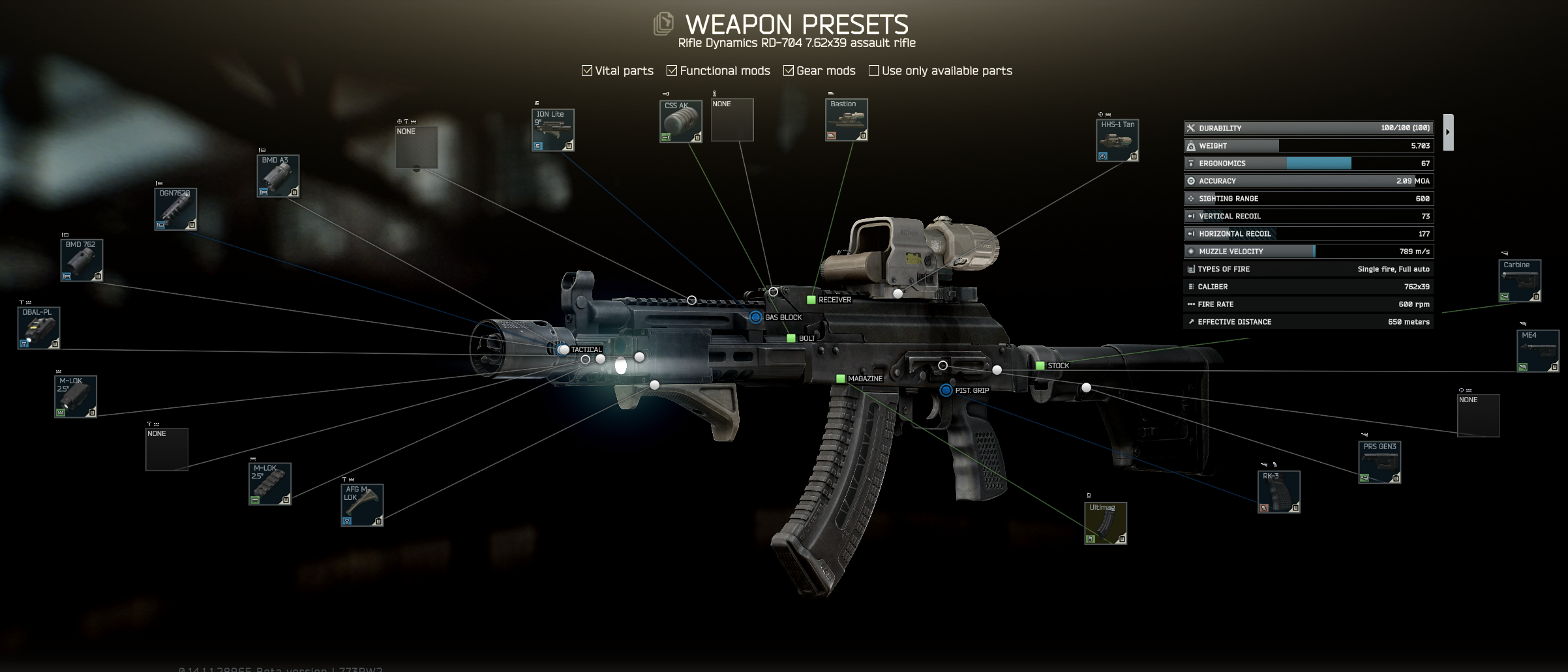This screenshot has height=672, width=1568.
Task: Select the RK-3 pistol grip slot
Action: tap(1278, 492)
